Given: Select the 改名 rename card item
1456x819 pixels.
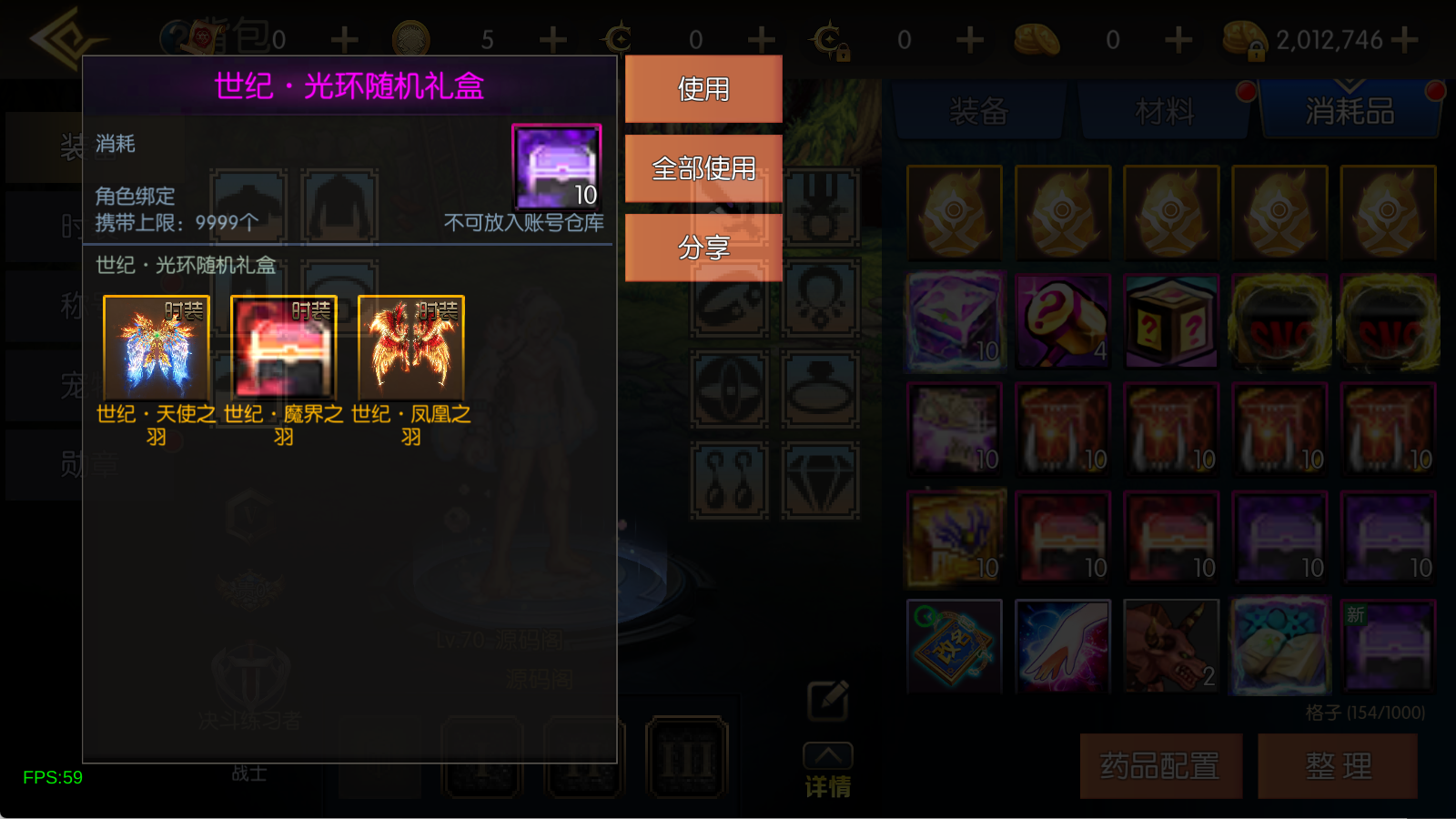Looking at the screenshot, I should 954,645.
